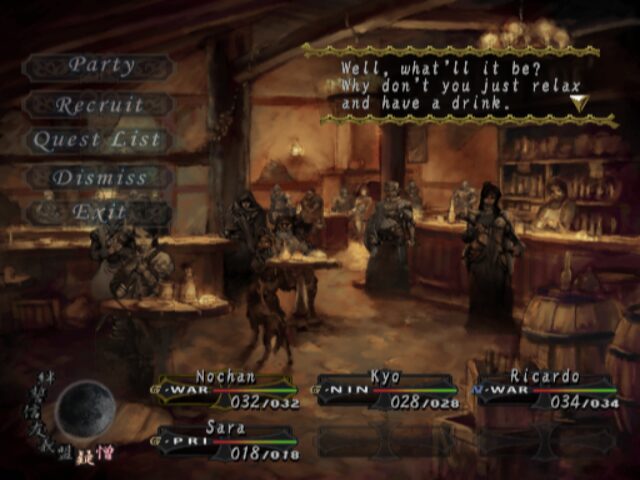Select party member Ricardo's status panel
This screenshot has width=640, height=480.
[545, 390]
